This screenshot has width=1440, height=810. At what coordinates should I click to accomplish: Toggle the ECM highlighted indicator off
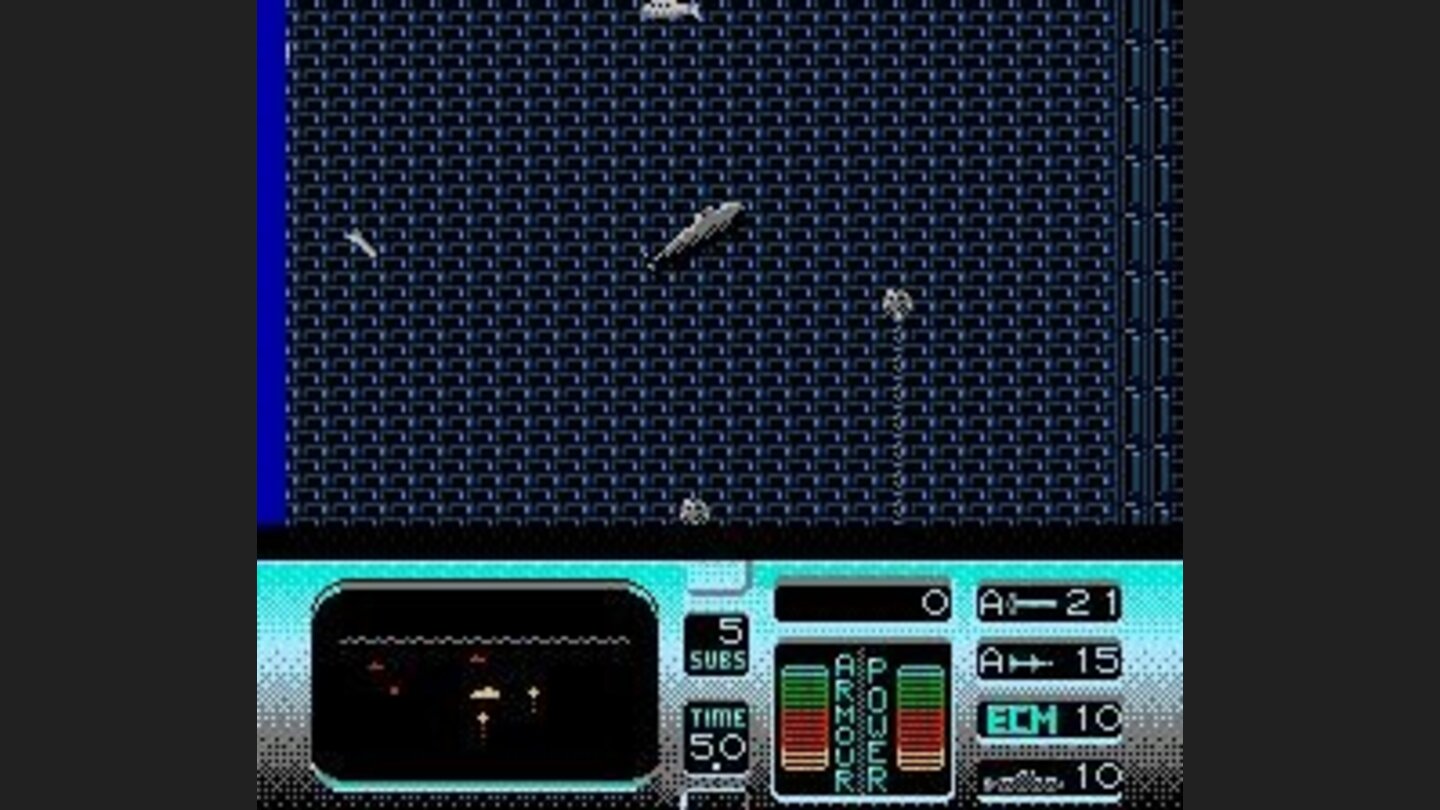pos(1020,719)
